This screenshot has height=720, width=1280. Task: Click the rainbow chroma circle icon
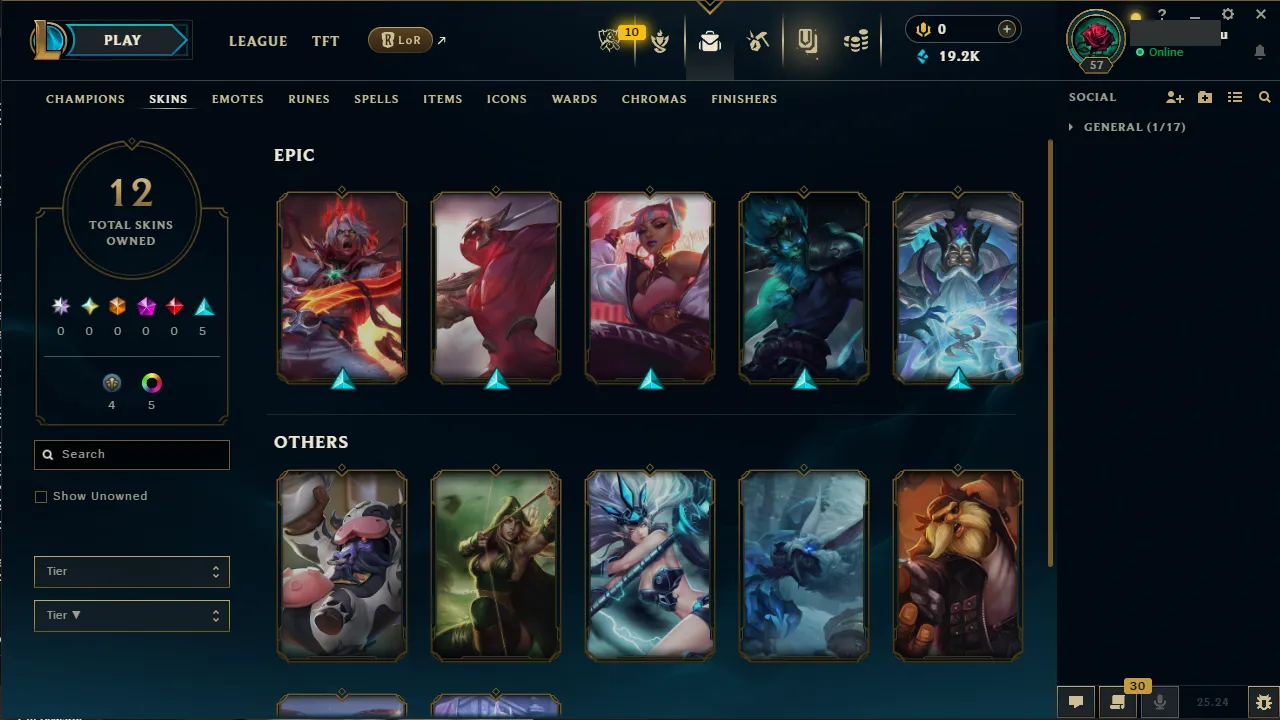[x=151, y=382]
